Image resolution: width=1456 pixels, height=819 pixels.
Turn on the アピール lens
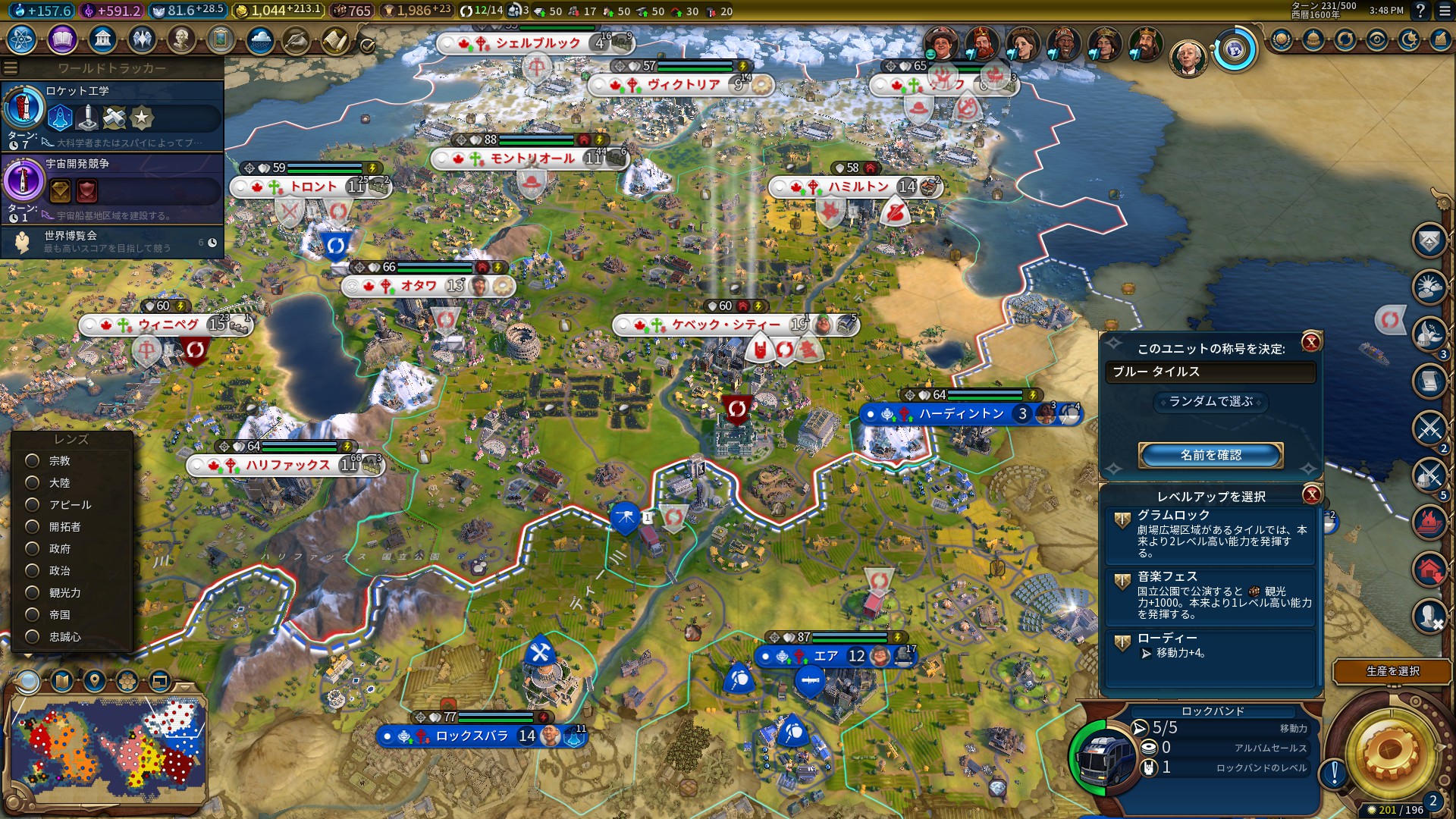click(x=33, y=504)
